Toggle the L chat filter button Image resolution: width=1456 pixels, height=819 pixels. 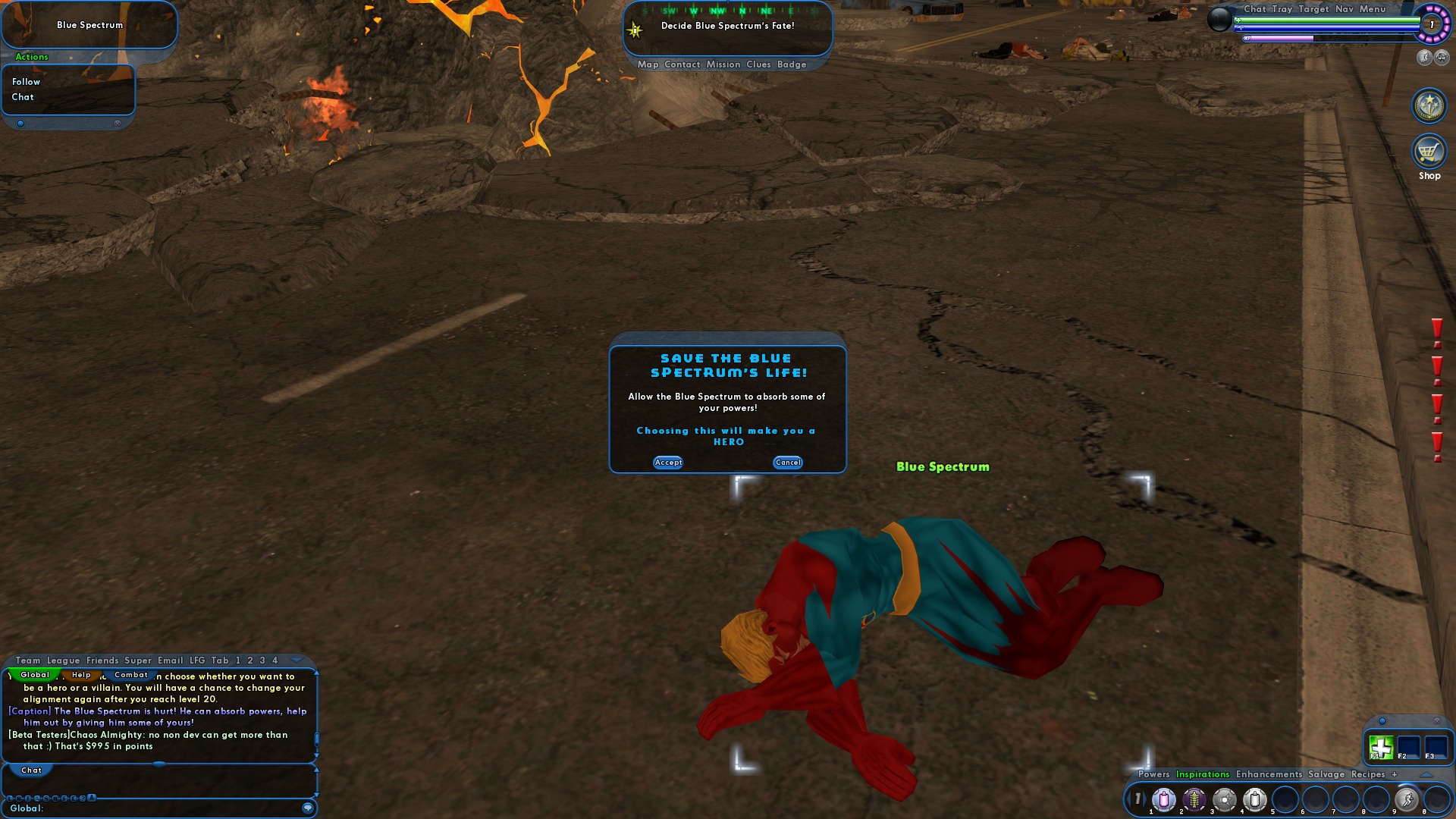click(x=9, y=798)
